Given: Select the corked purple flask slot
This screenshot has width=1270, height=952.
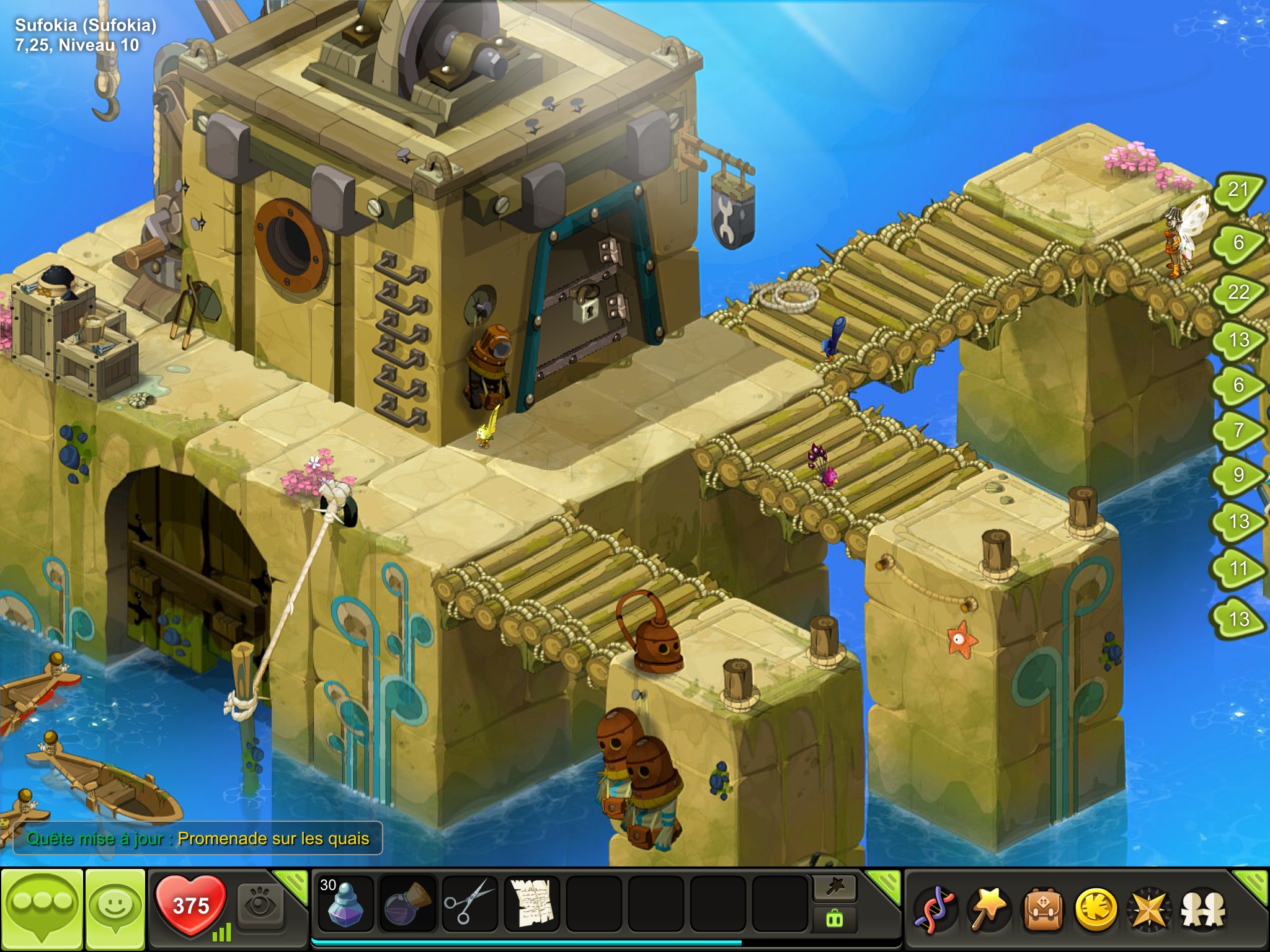Looking at the screenshot, I should click(x=407, y=904).
